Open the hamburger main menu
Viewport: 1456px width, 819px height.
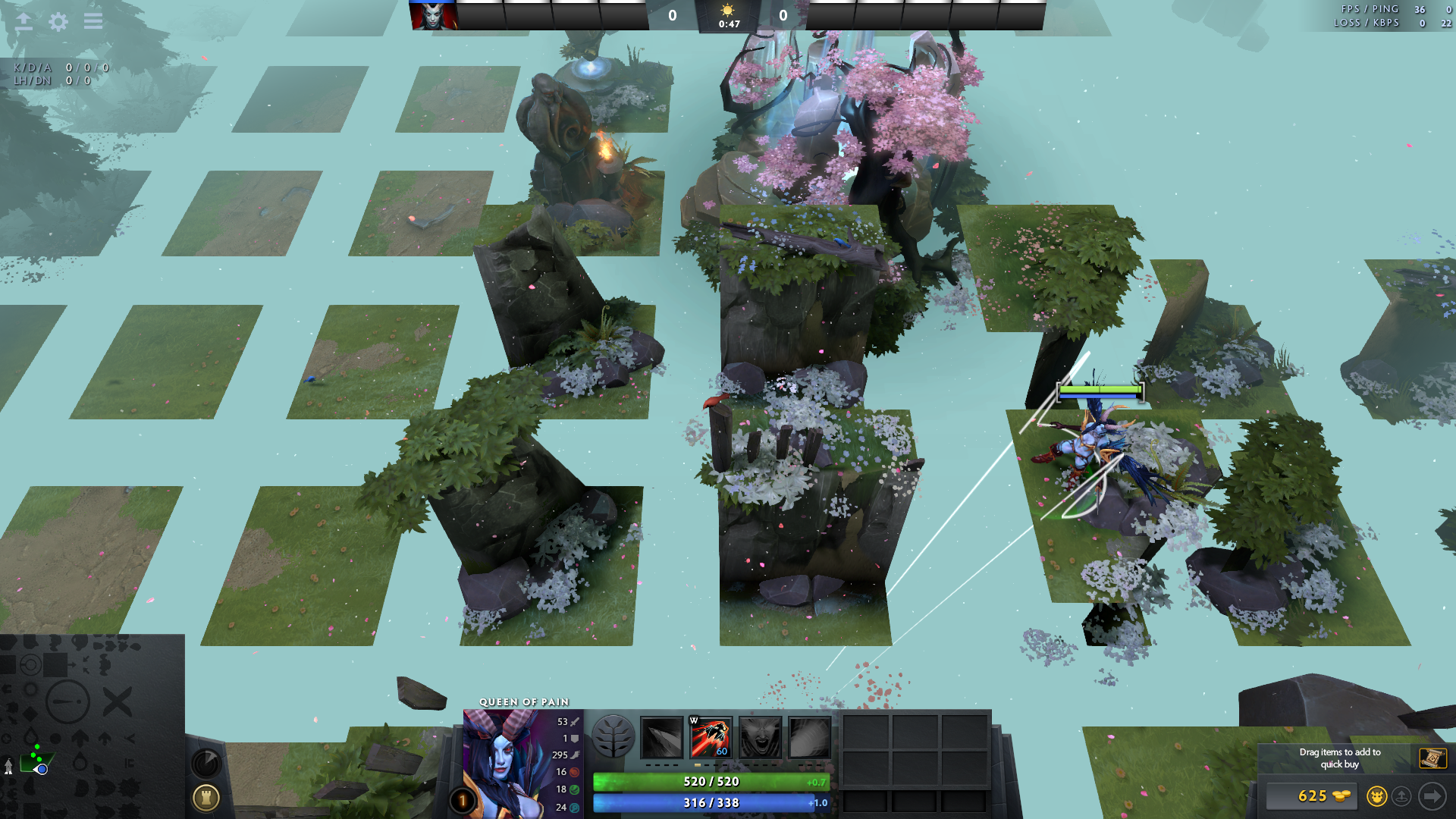93,21
